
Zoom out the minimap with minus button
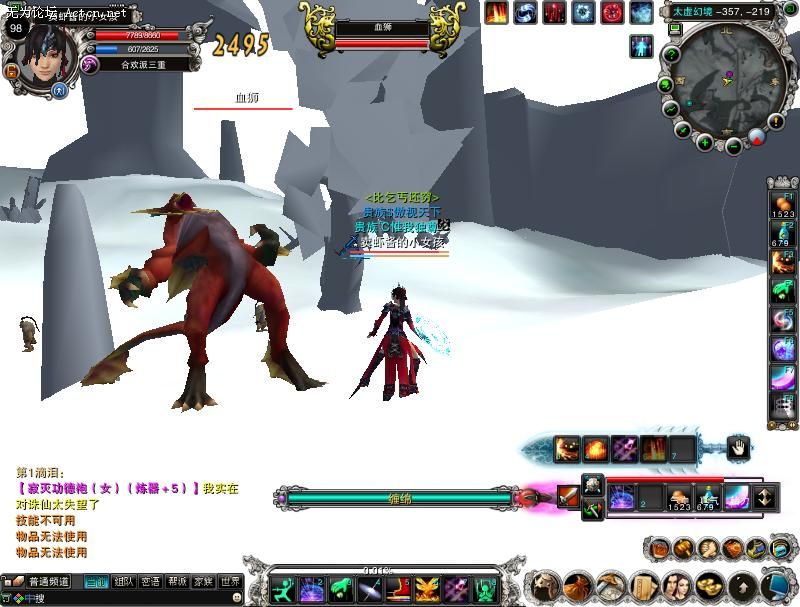pyautogui.click(x=734, y=146)
